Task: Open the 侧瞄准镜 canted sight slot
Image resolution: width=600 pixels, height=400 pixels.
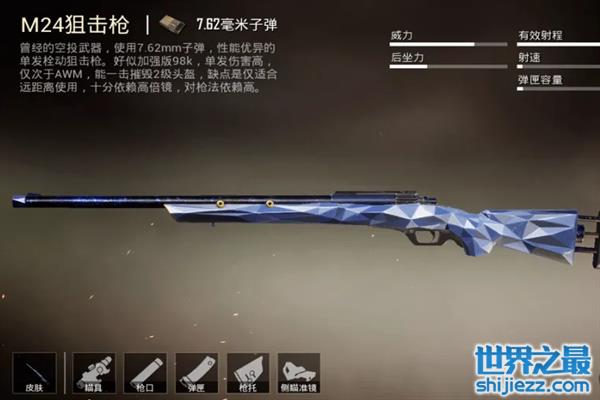Action: pyautogui.click(x=298, y=372)
